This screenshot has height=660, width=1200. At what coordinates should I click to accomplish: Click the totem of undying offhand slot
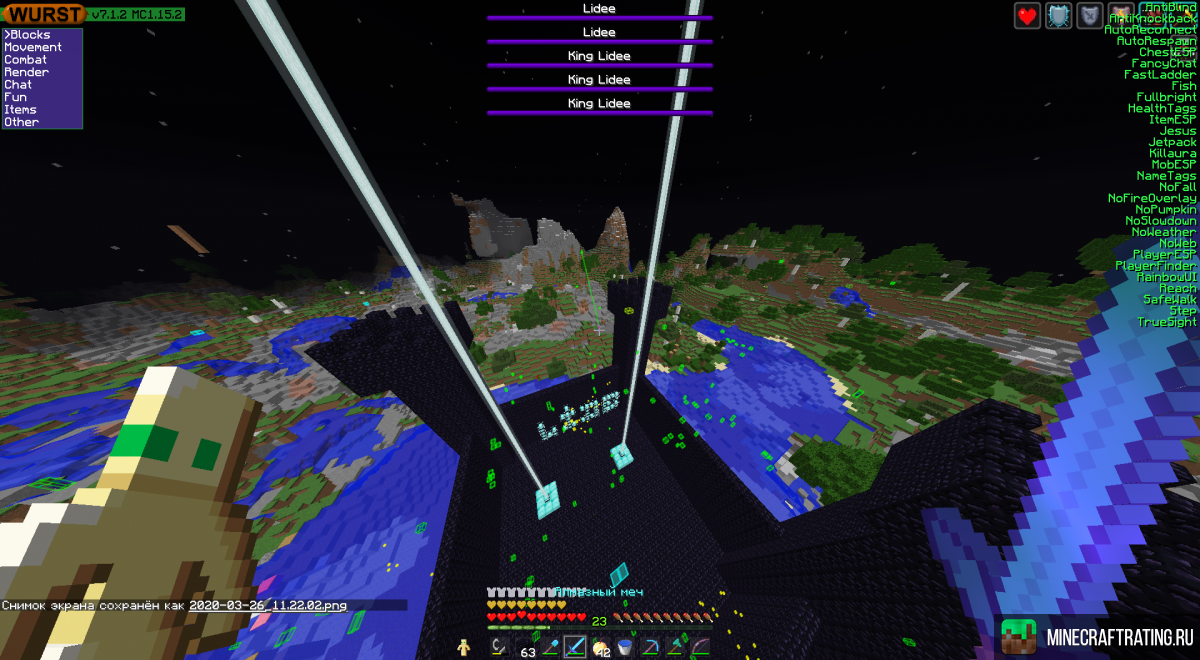click(x=463, y=648)
